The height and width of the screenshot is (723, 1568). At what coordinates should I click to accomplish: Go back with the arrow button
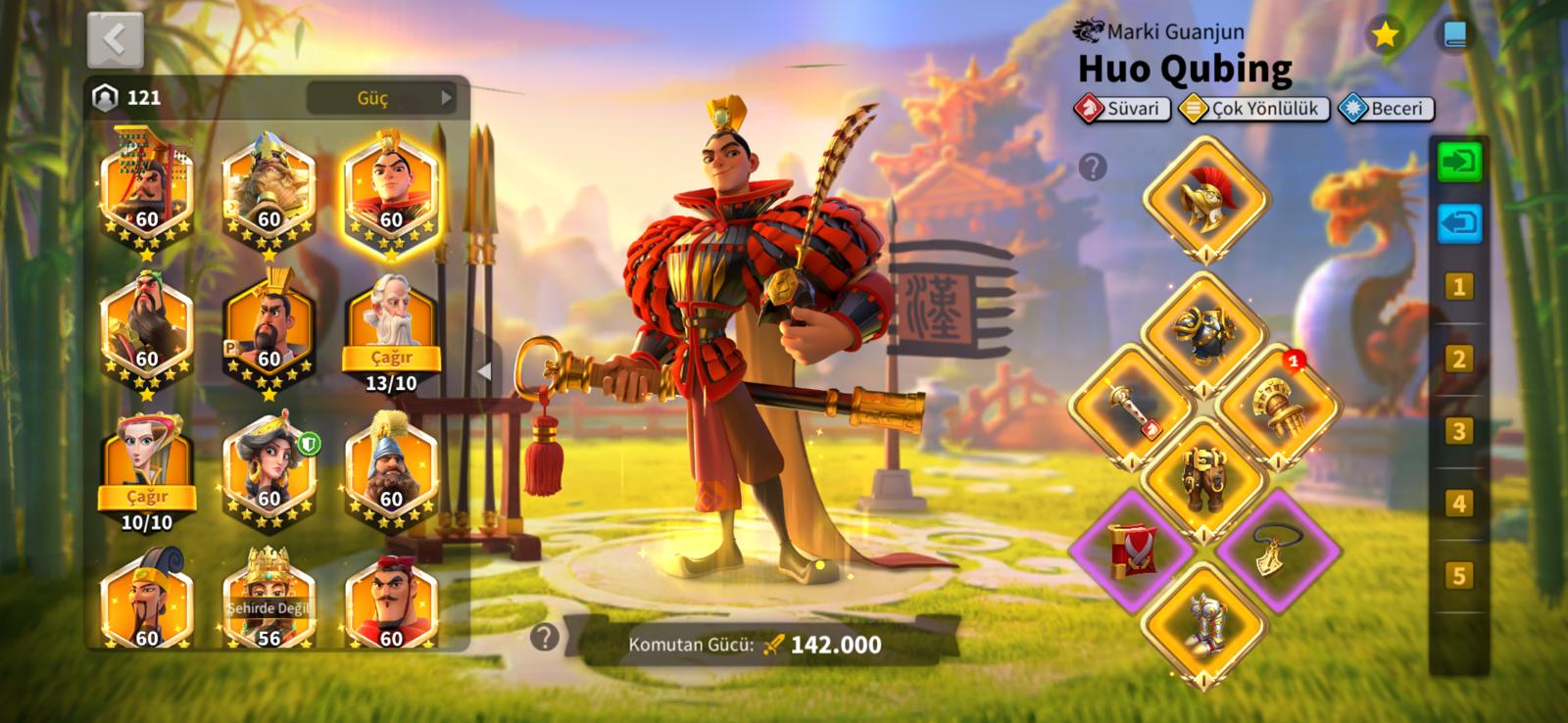pos(115,40)
